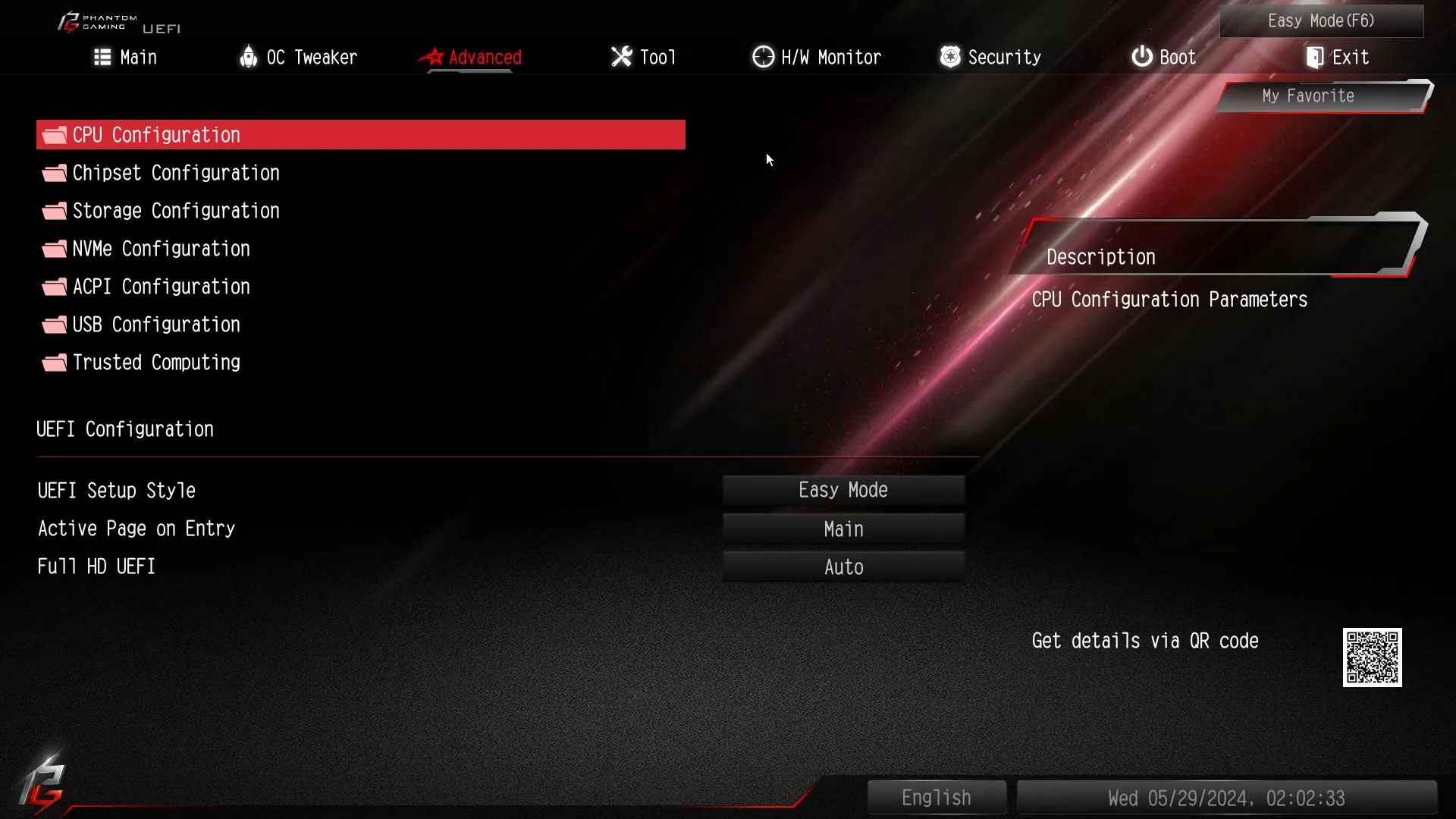The width and height of the screenshot is (1456, 819).
Task: Click the QR code for details
Action: (1373, 657)
